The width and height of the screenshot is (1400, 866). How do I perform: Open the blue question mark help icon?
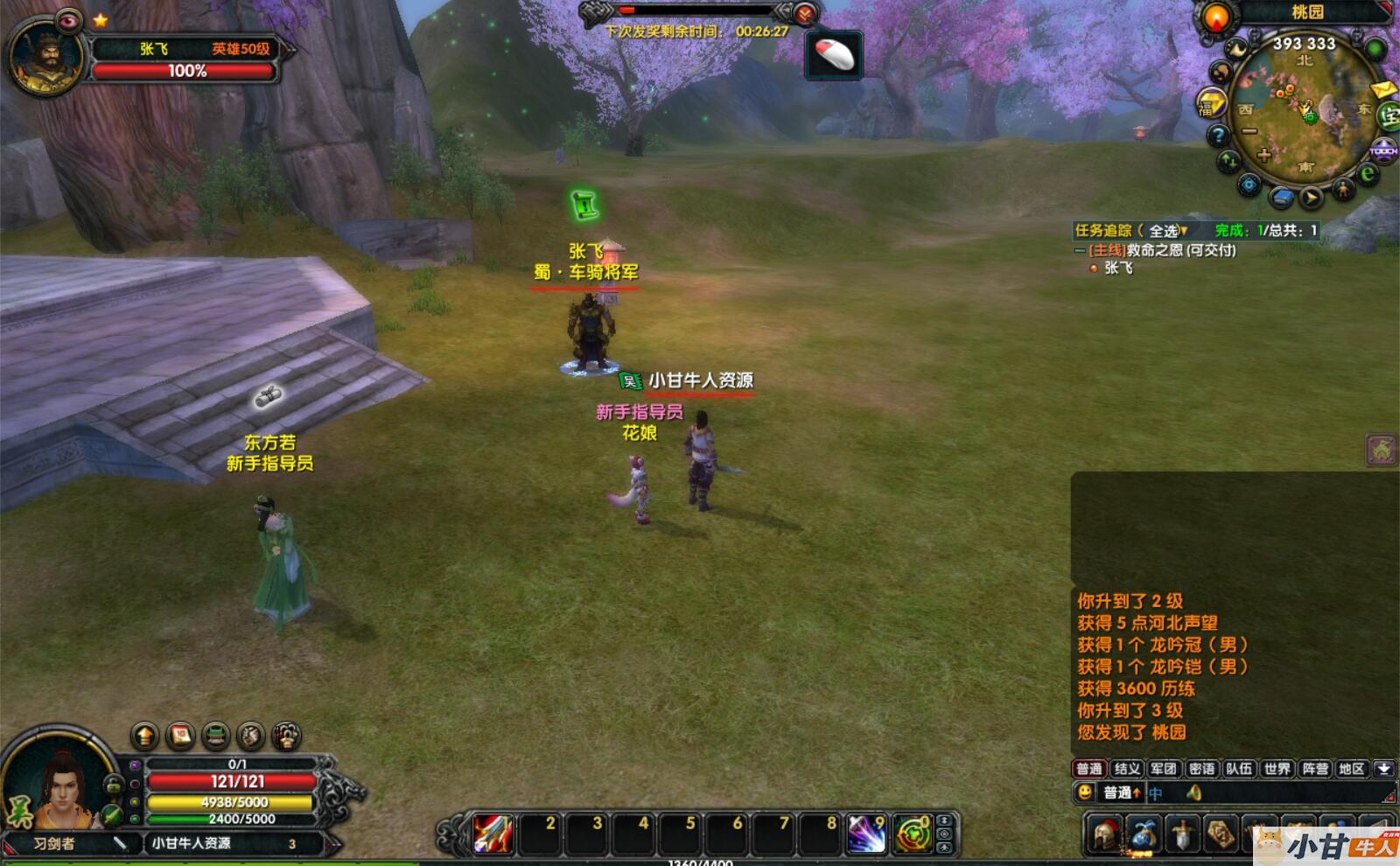point(1218,136)
